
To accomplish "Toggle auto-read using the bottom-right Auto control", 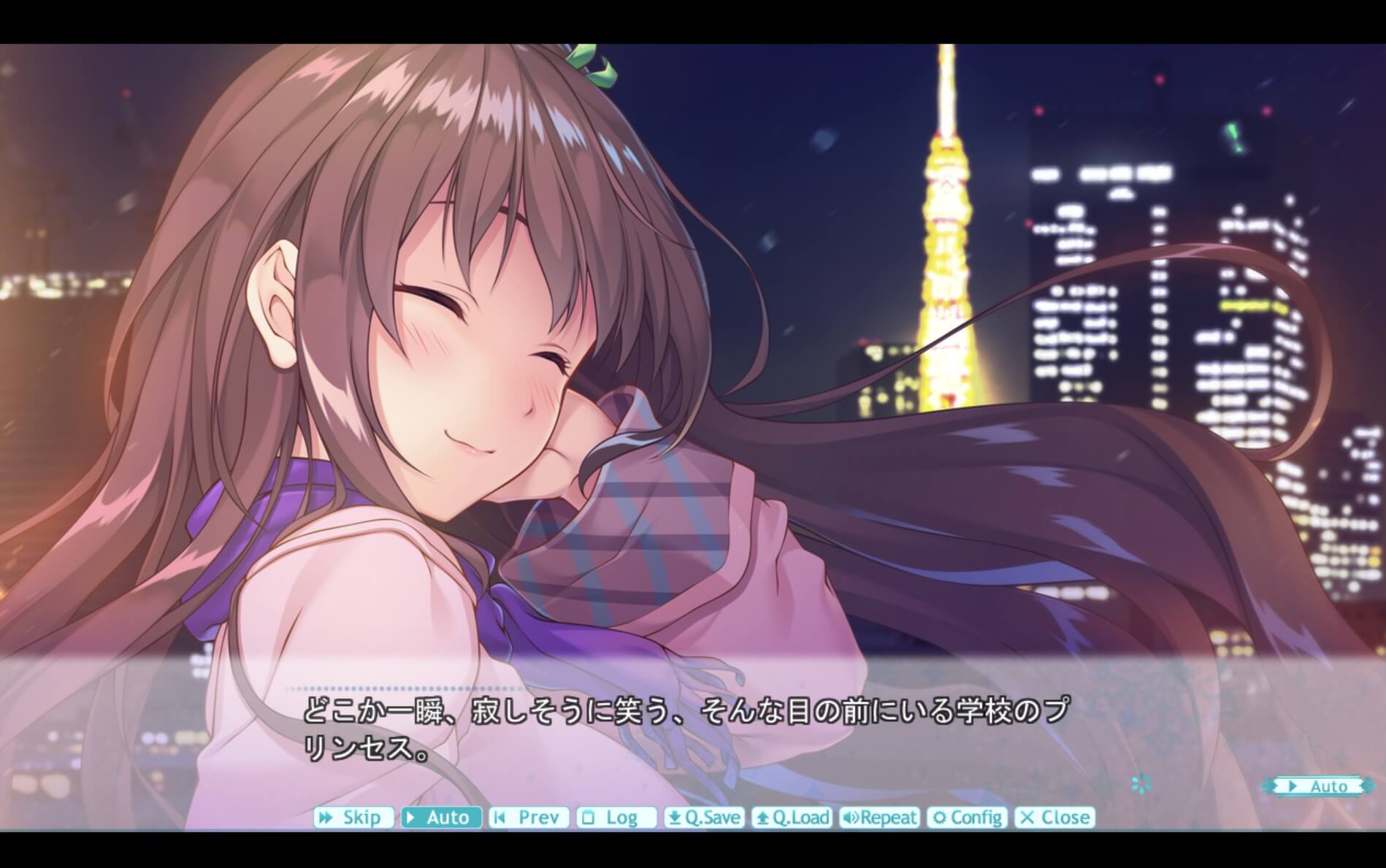I will (x=1318, y=786).
